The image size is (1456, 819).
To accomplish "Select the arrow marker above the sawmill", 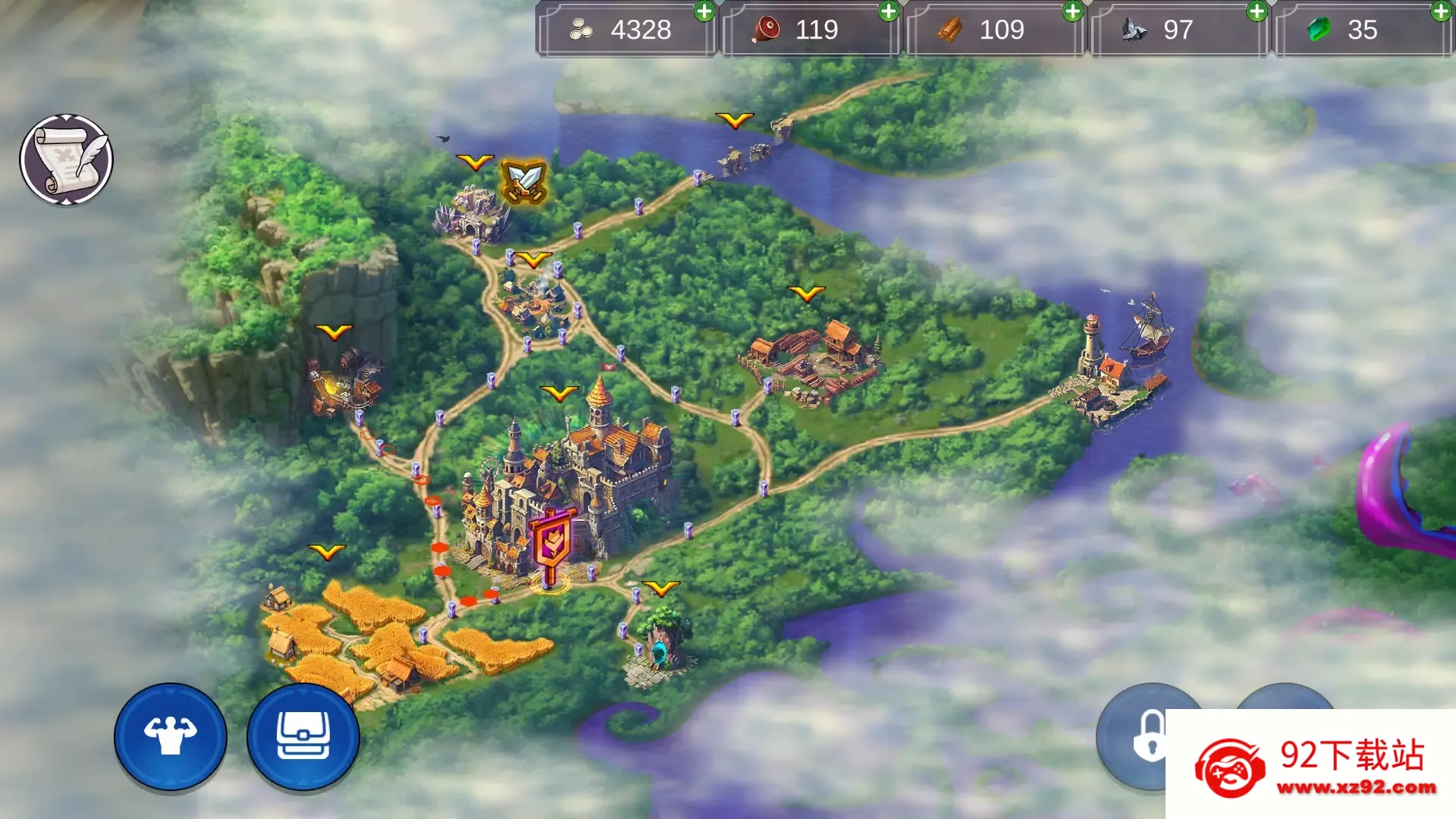I will pyautogui.click(x=806, y=293).
